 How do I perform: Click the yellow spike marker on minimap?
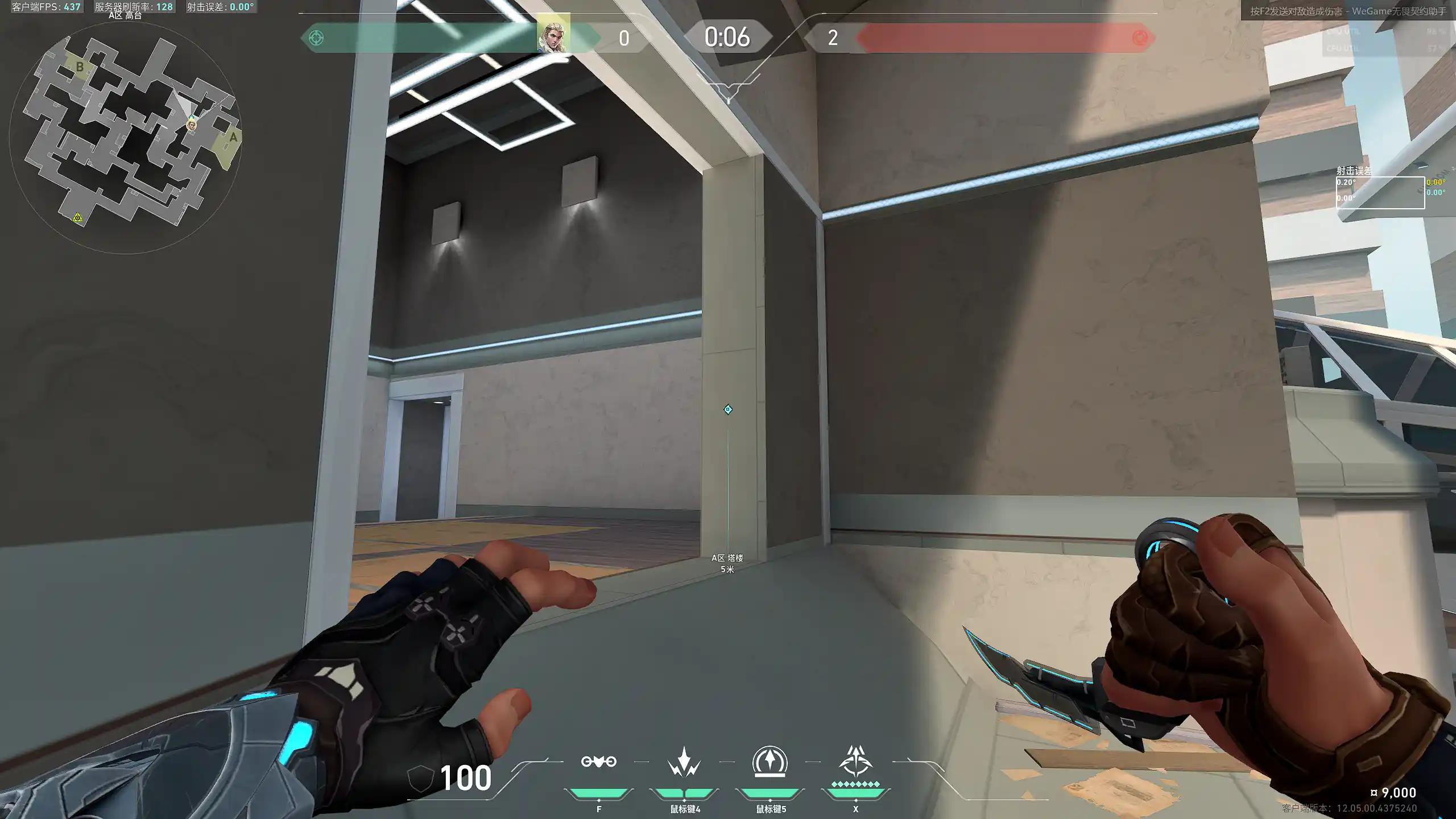click(77, 217)
